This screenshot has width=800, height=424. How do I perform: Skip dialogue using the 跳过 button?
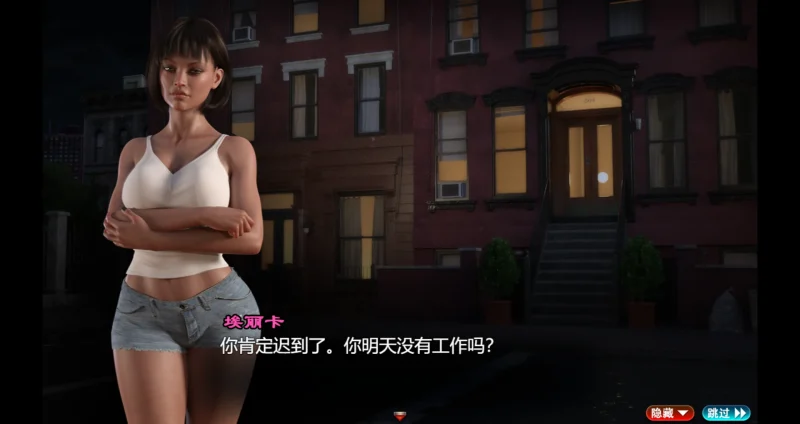tap(725, 412)
